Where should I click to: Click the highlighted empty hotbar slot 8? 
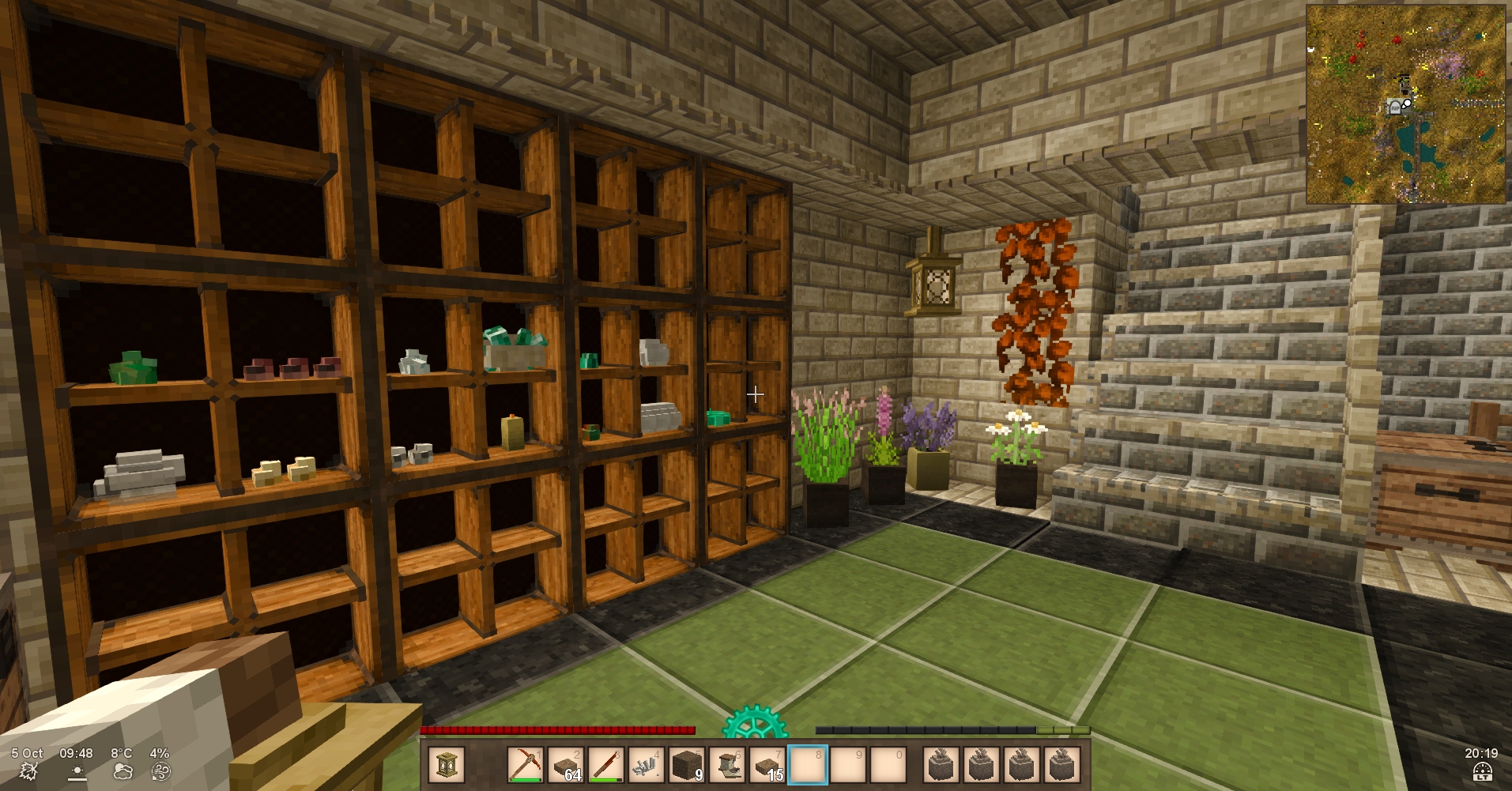click(x=808, y=765)
